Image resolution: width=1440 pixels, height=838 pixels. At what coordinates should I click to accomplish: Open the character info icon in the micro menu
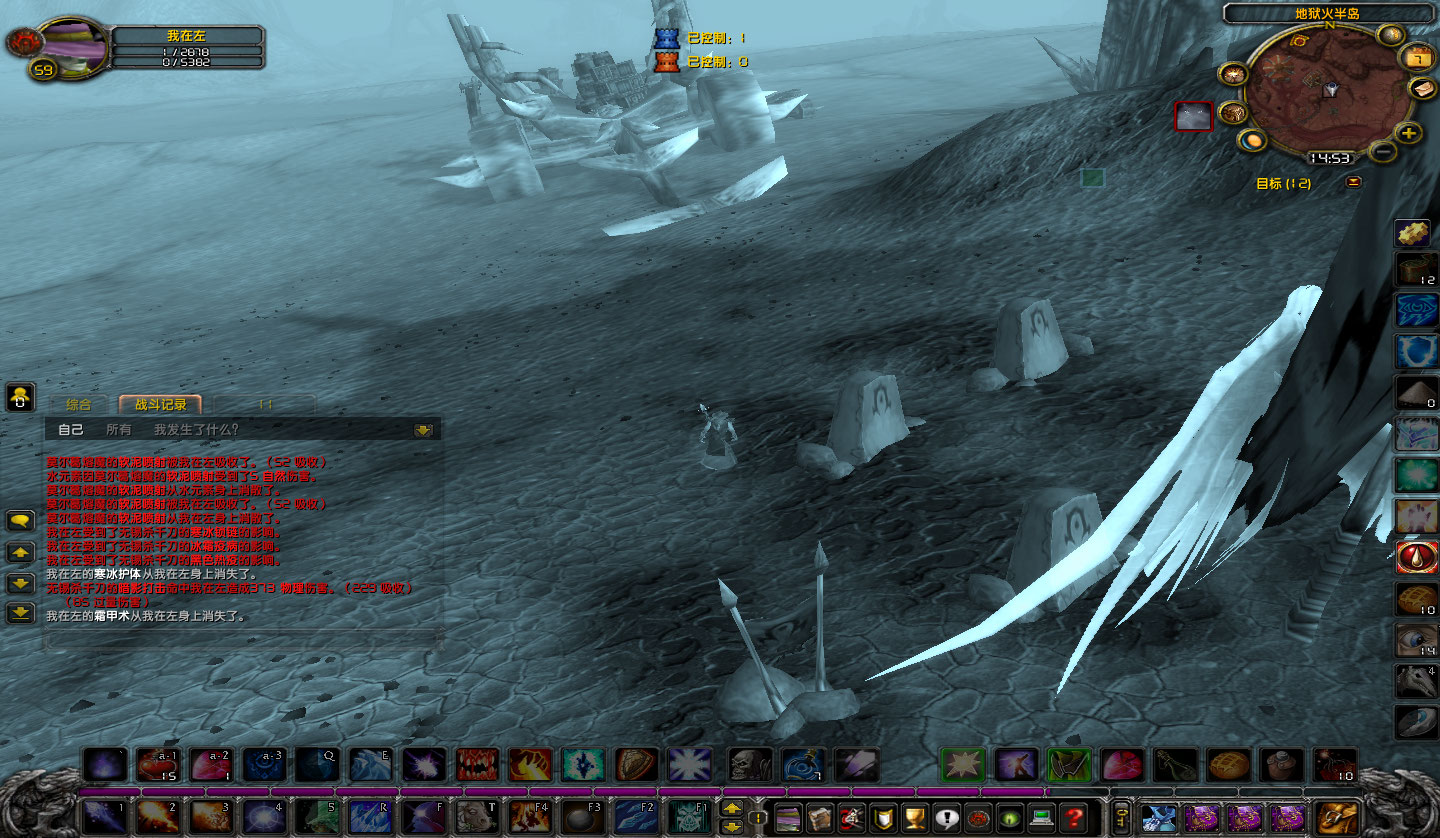click(x=788, y=817)
